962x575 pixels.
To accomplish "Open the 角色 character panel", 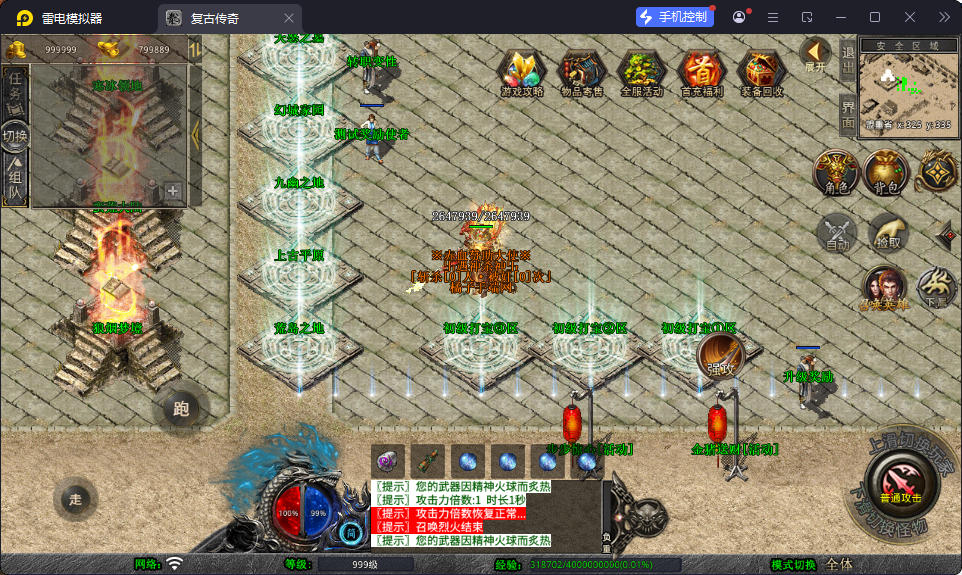I will click(x=836, y=172).
